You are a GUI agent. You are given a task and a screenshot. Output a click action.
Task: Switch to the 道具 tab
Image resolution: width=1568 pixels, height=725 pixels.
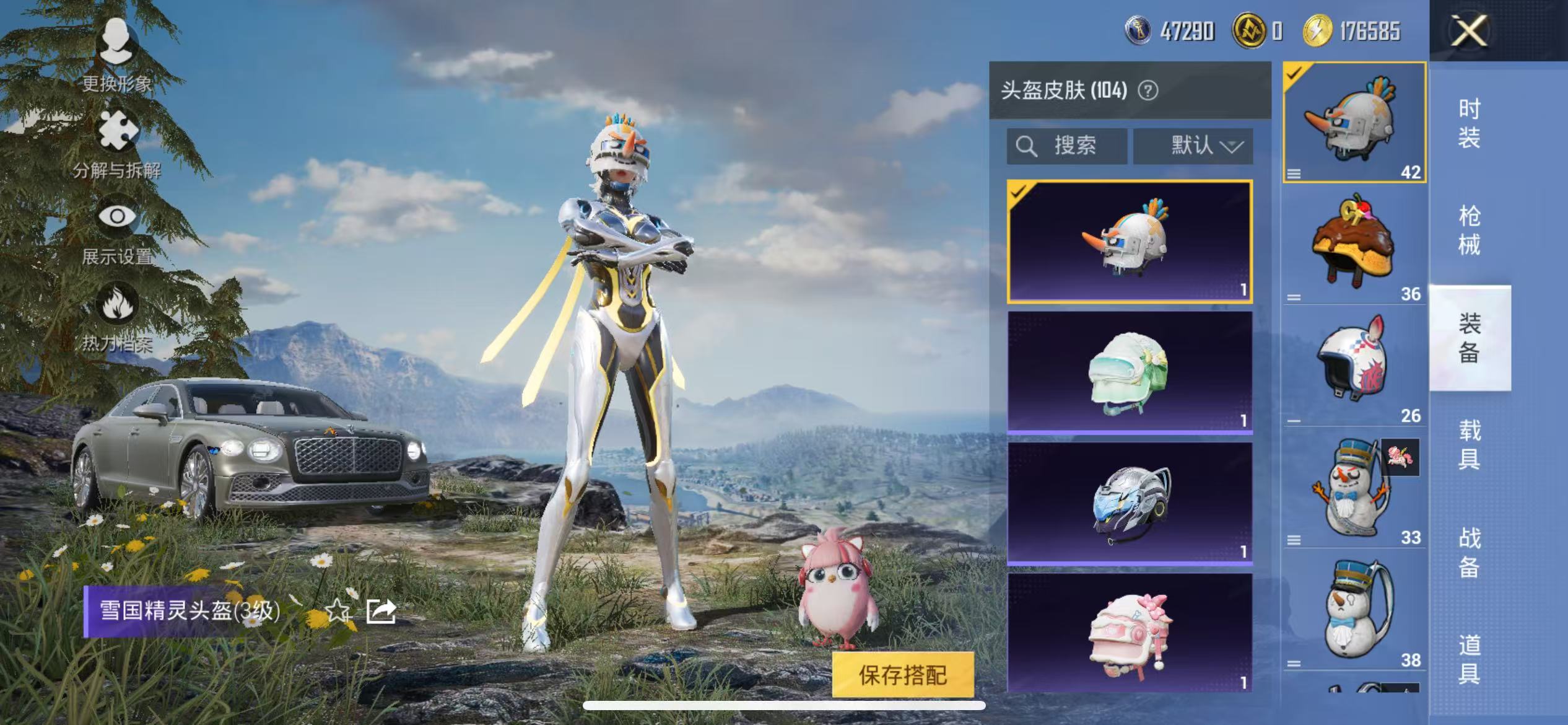[x=1469, y=659]
